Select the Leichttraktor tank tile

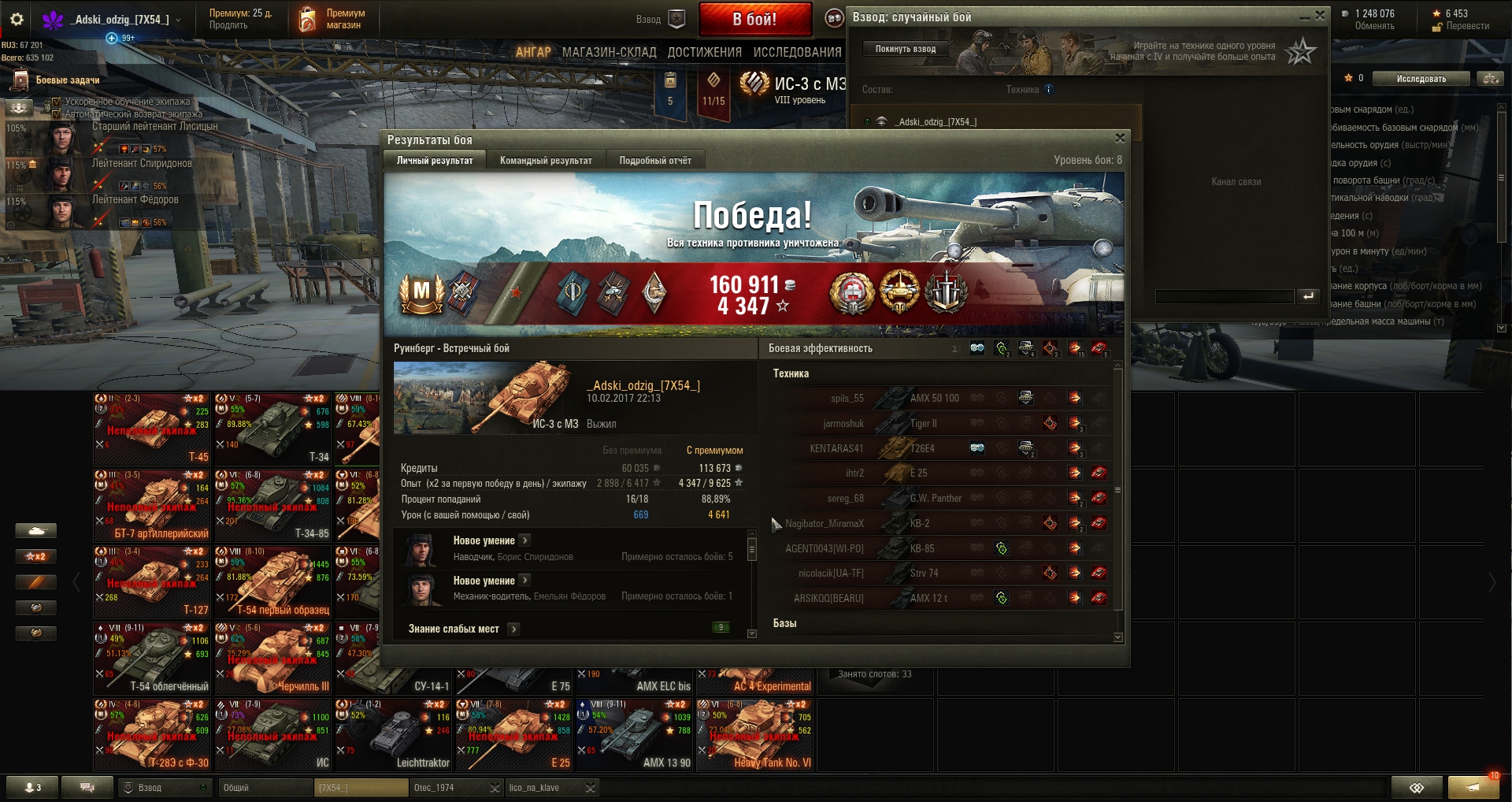393,734
